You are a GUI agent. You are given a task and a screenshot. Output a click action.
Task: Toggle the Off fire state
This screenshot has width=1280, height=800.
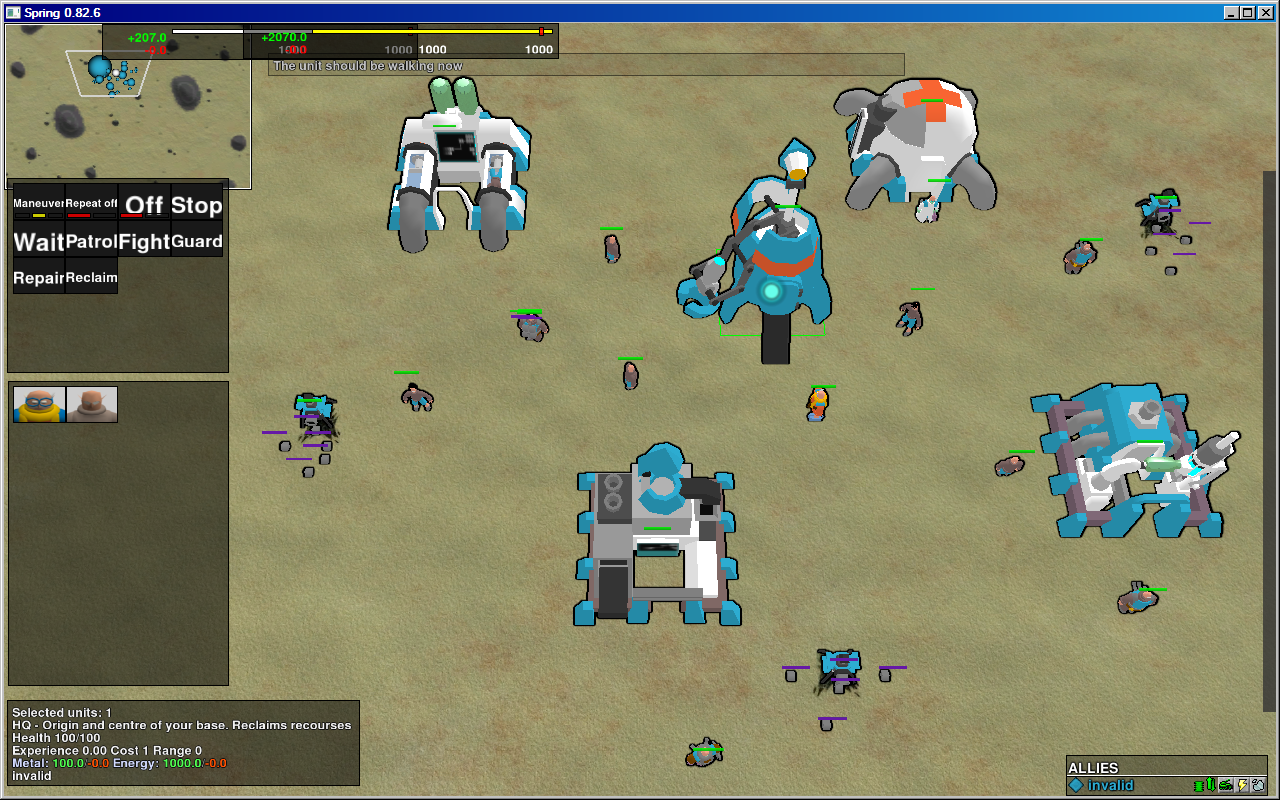[x=144, y=205]
